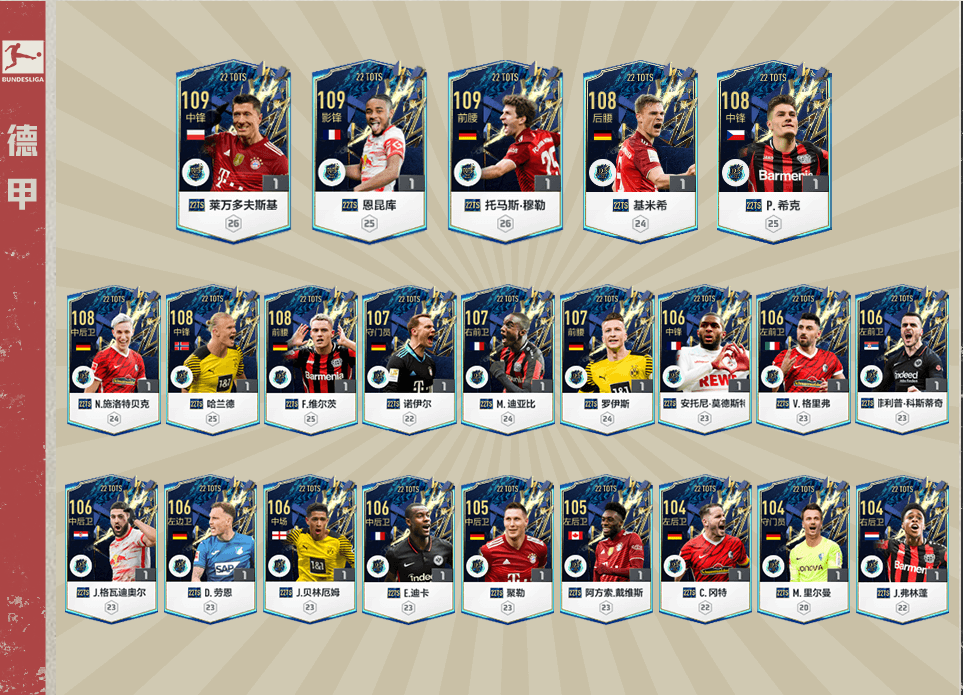Open the V.格里弗 card
This screenshot has width=963, height=695.
click(x=803, y=357)
